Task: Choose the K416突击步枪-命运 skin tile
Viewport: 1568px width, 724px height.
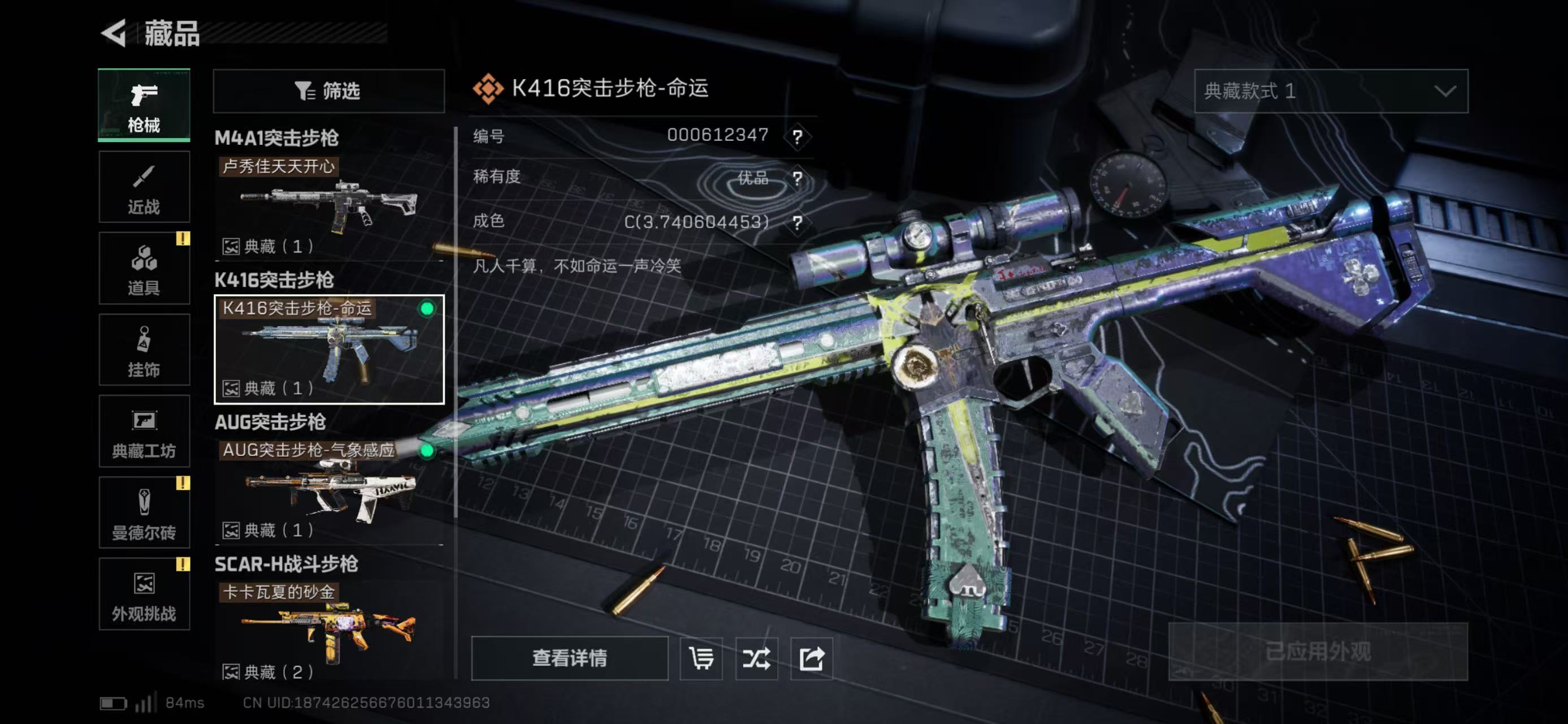Action: (329, 349)
